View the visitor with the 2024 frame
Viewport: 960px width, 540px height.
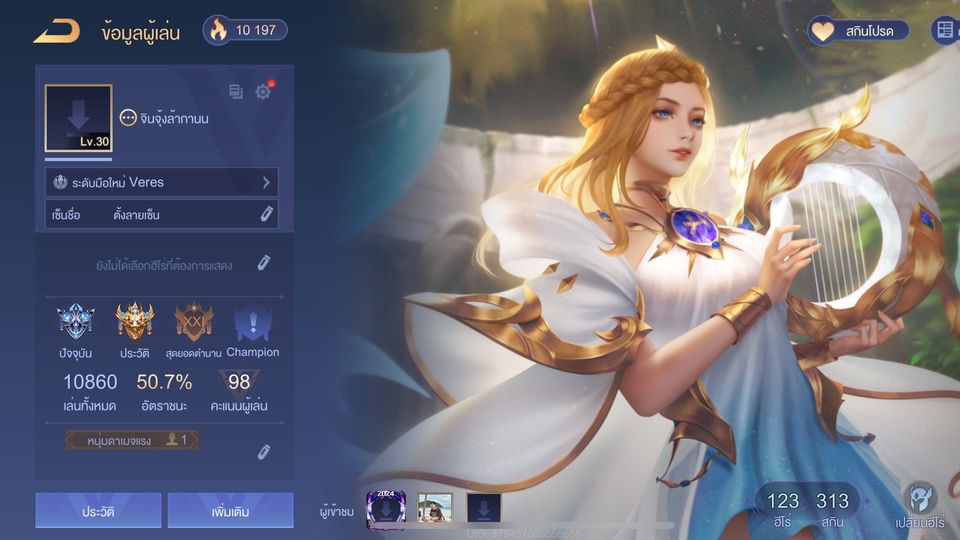[384, 507]
